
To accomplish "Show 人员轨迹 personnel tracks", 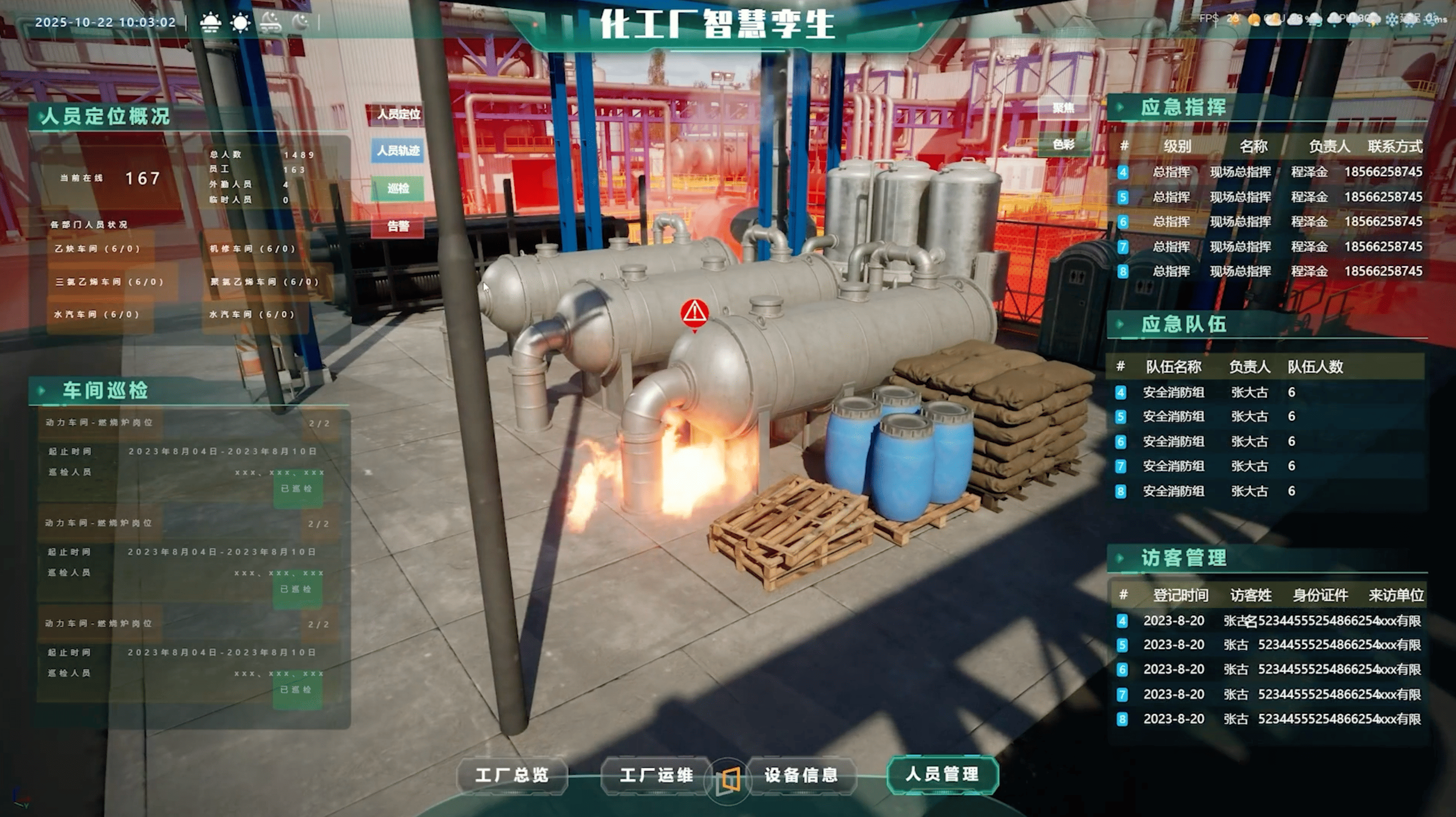I will click(x=398, y=151).
